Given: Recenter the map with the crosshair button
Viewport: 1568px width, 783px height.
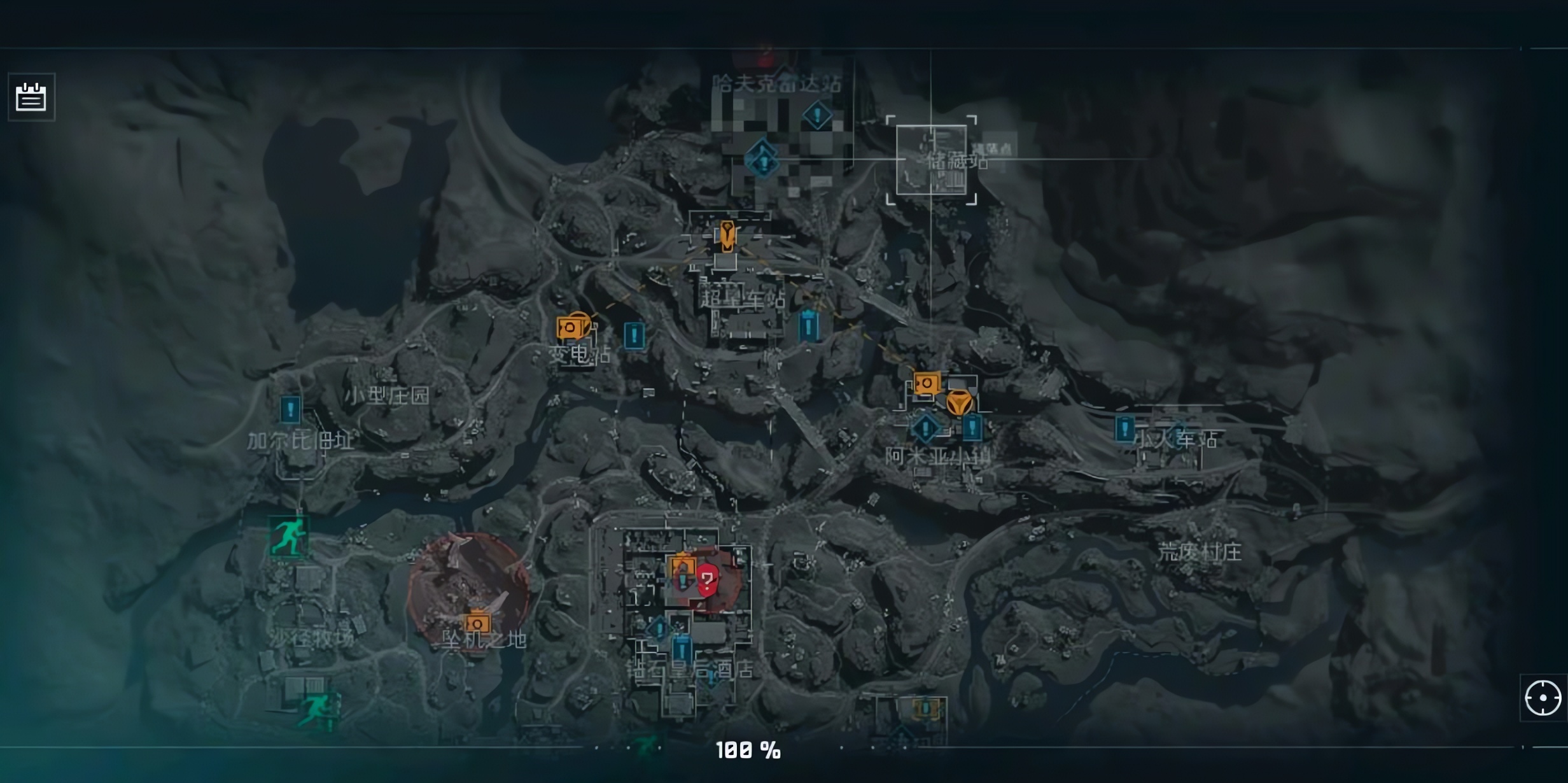Looking at the screenshot, I should (1543, 698).
